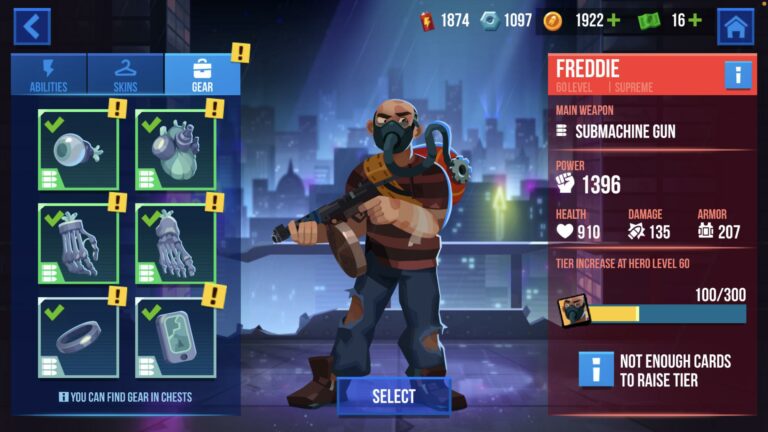This screenshot has width=768, height=432.
Task: Go back with the arrow button
Action: 31,26
